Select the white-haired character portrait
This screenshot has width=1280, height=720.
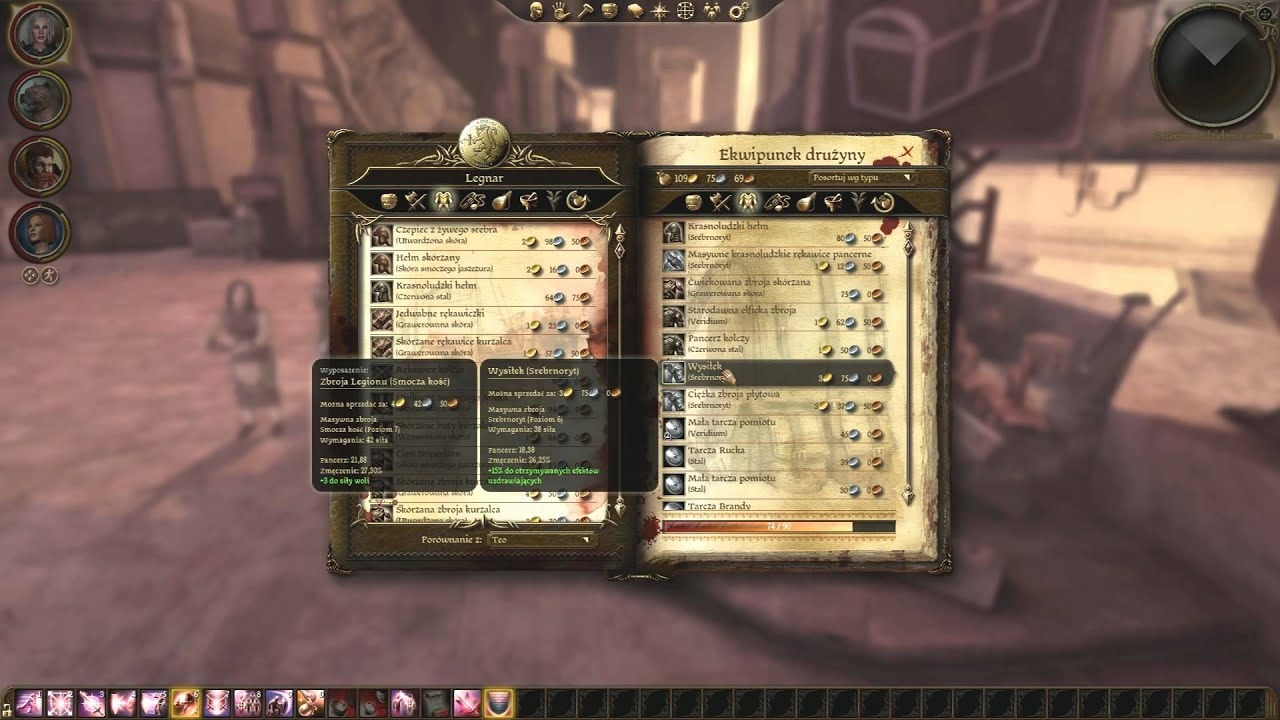coord(40,35)
